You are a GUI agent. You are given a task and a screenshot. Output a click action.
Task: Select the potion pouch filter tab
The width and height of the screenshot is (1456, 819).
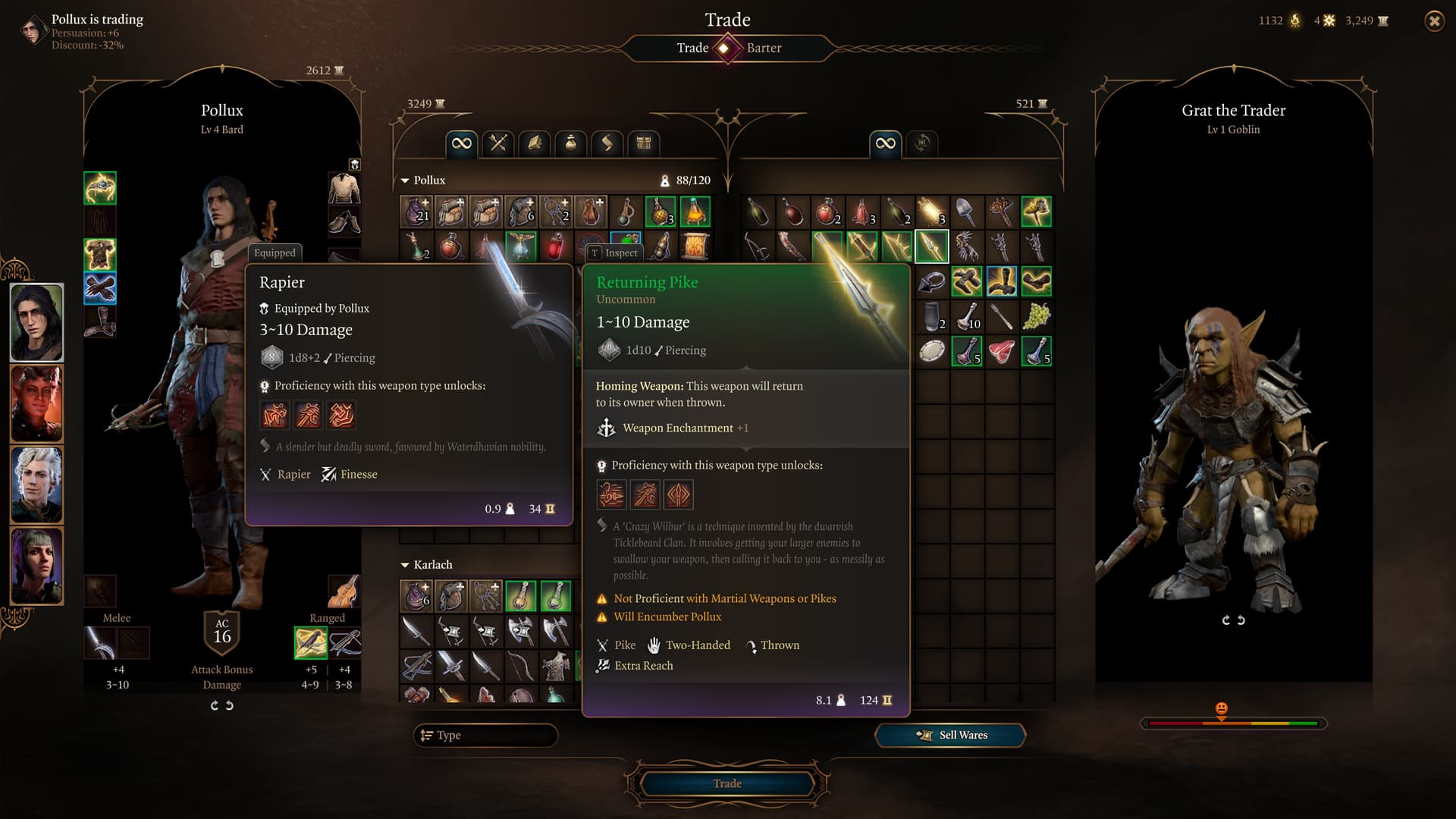point(571,143)
